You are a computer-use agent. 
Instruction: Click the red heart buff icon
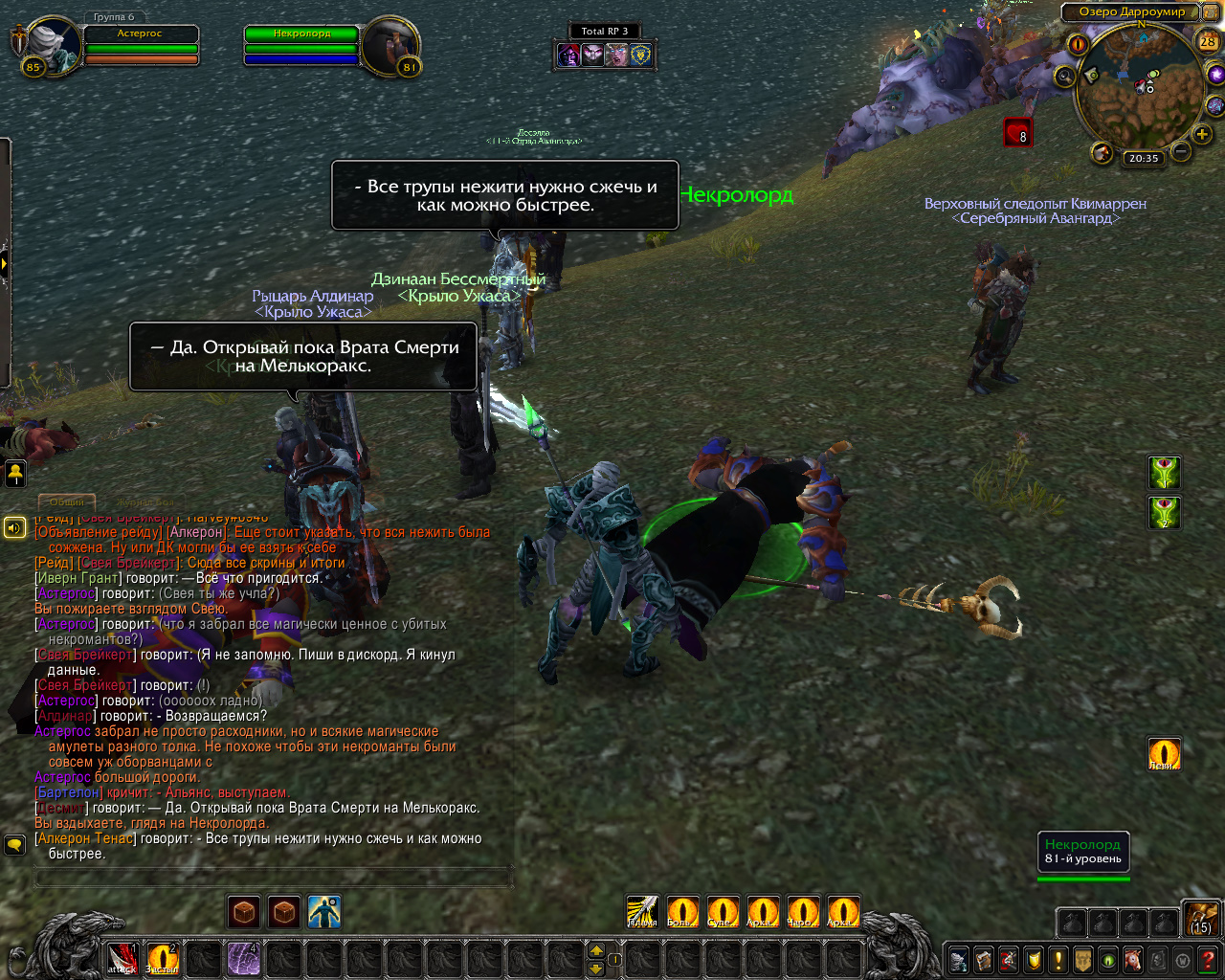pyautogui.click(x=1017, y=132)
